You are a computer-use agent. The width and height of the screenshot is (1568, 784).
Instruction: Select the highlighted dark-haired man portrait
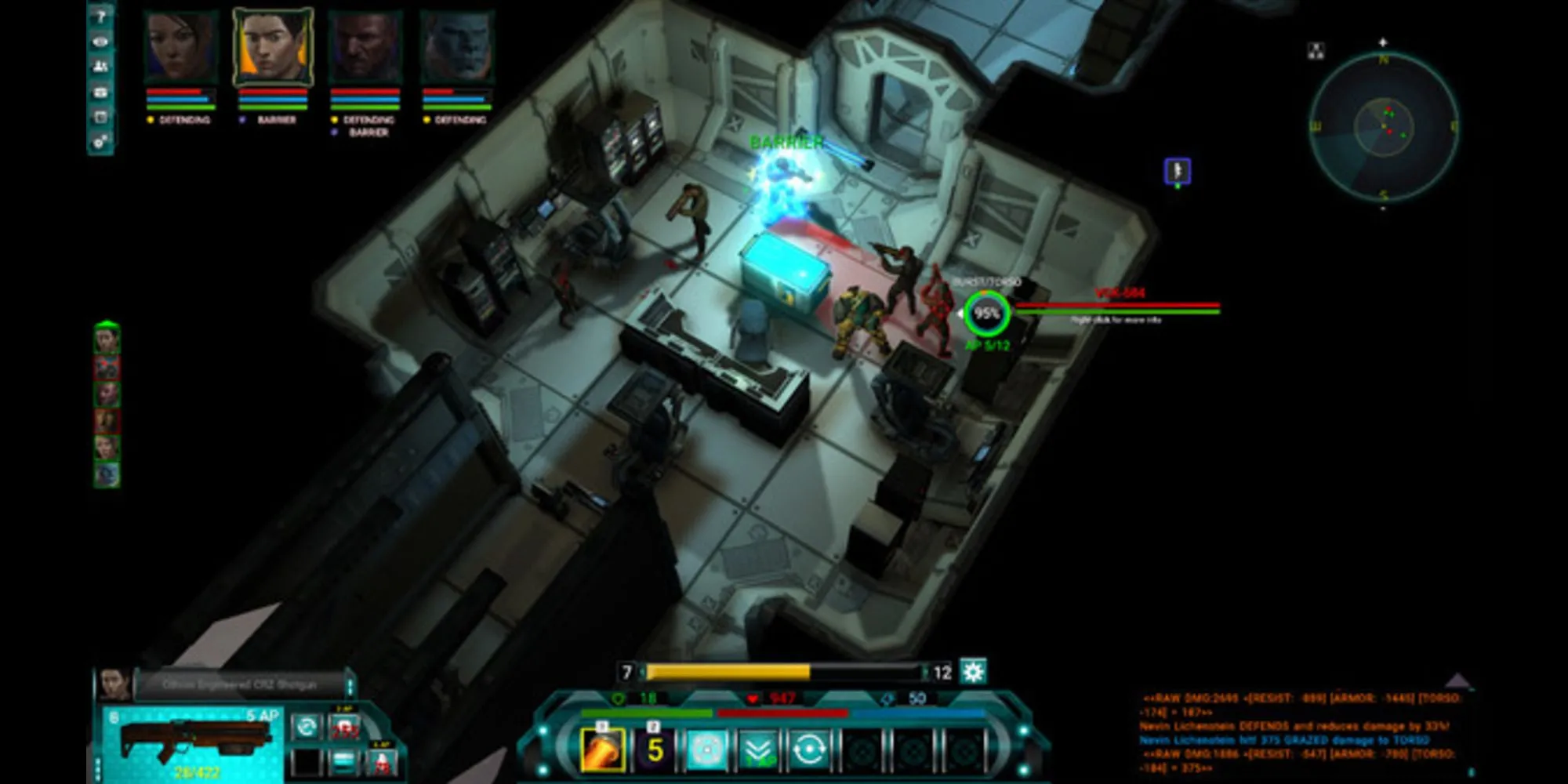[273, 45]
